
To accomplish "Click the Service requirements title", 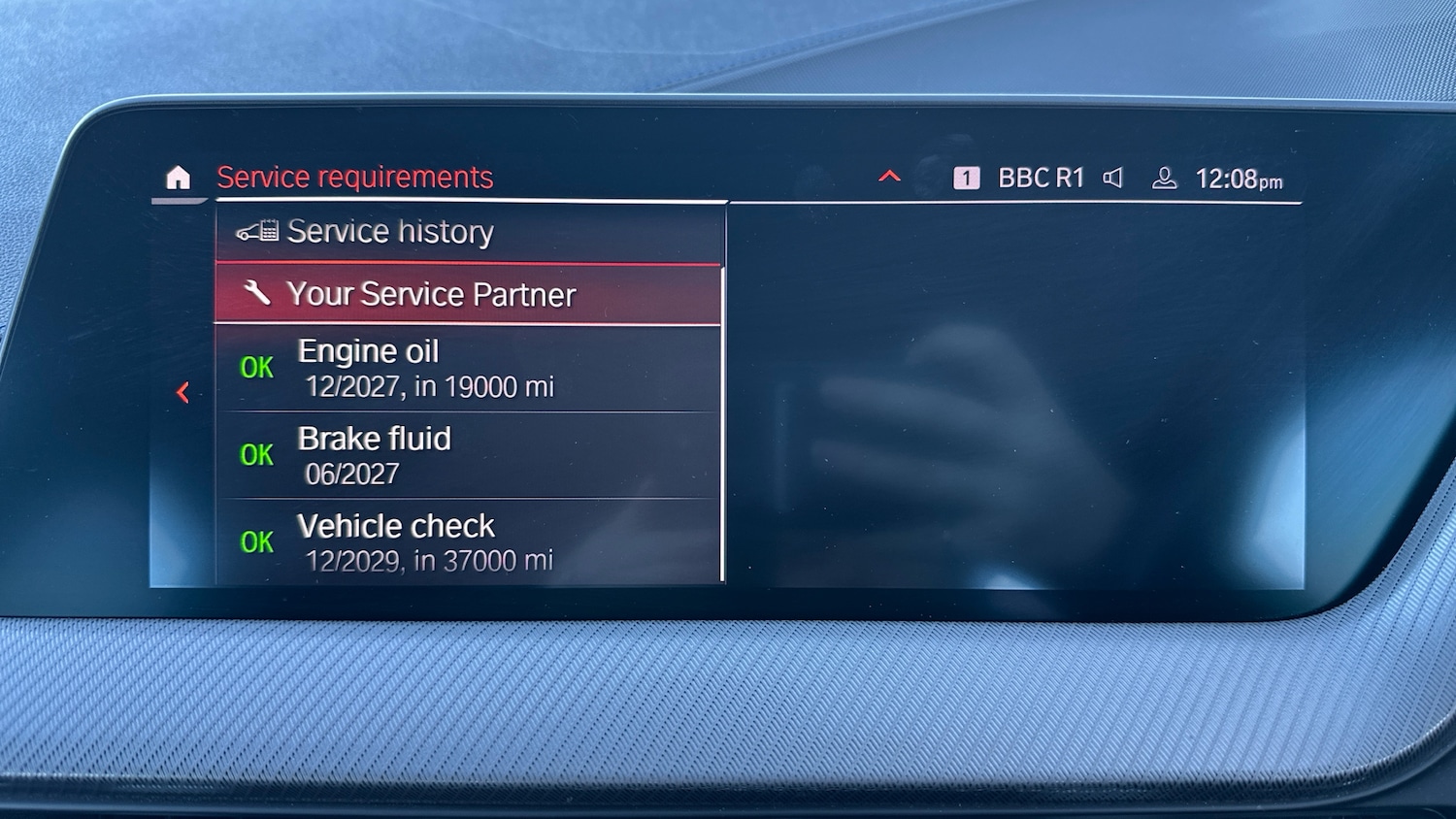I will tap(354, 178).
